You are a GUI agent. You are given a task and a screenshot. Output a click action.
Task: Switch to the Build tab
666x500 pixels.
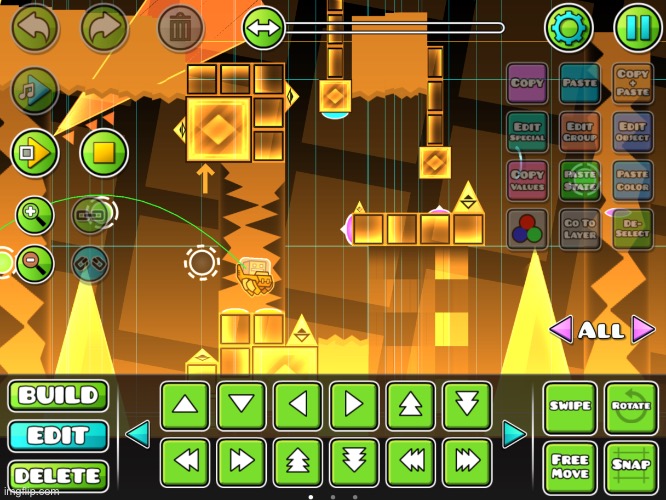point(58,396)
